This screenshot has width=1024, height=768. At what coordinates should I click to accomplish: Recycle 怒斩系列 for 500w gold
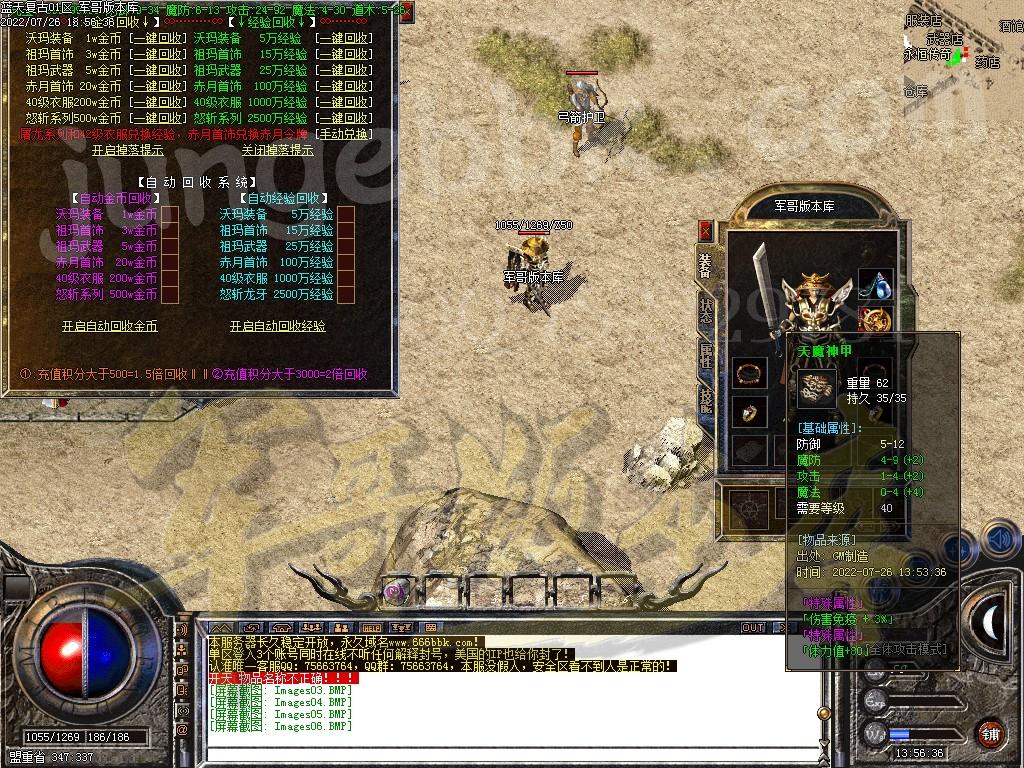(x=157, y=118)
